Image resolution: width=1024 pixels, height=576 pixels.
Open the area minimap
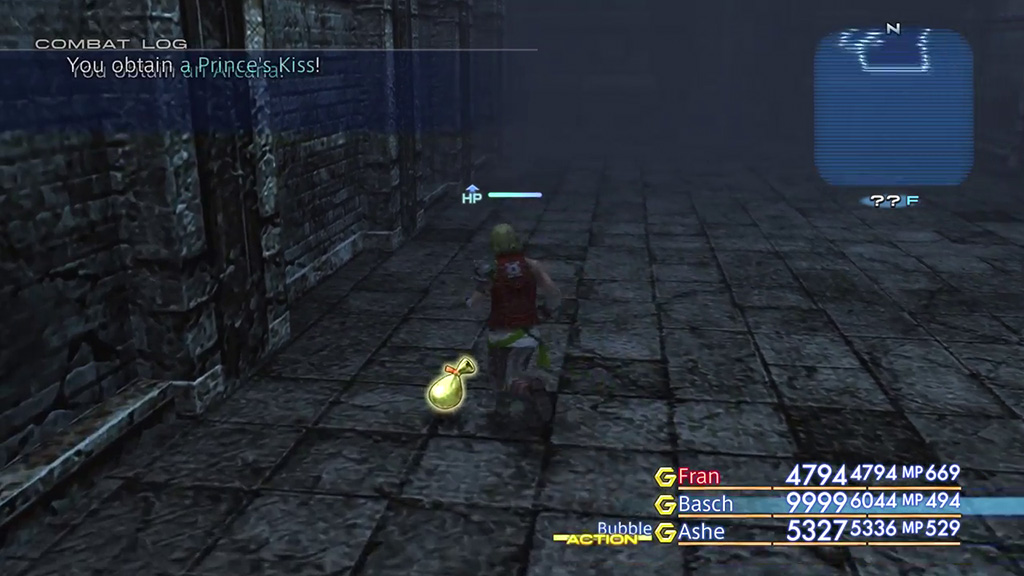point(893,107)
